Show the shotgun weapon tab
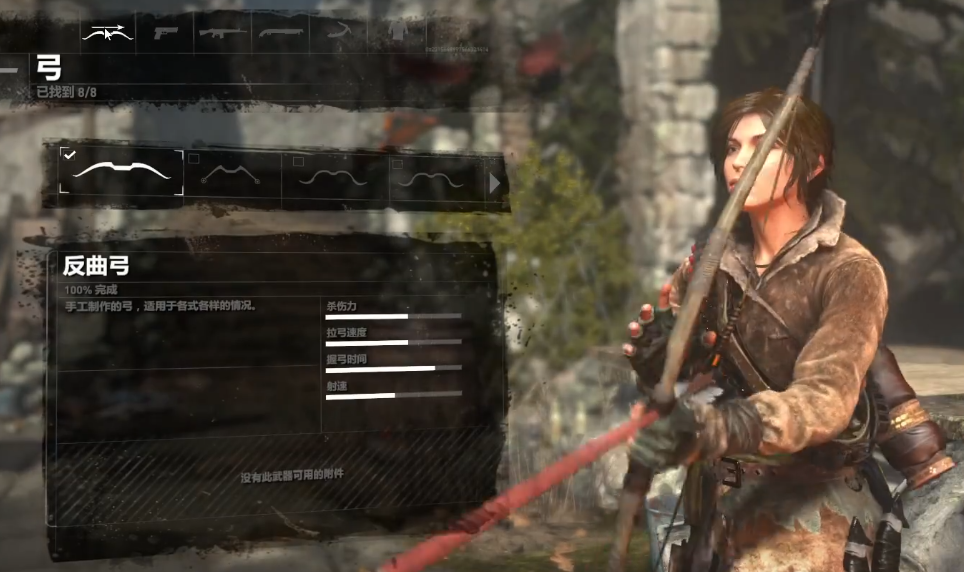Image resolution: width=964 pixels, height=572 pixels. pyautogui.click(x=280, y=32)
